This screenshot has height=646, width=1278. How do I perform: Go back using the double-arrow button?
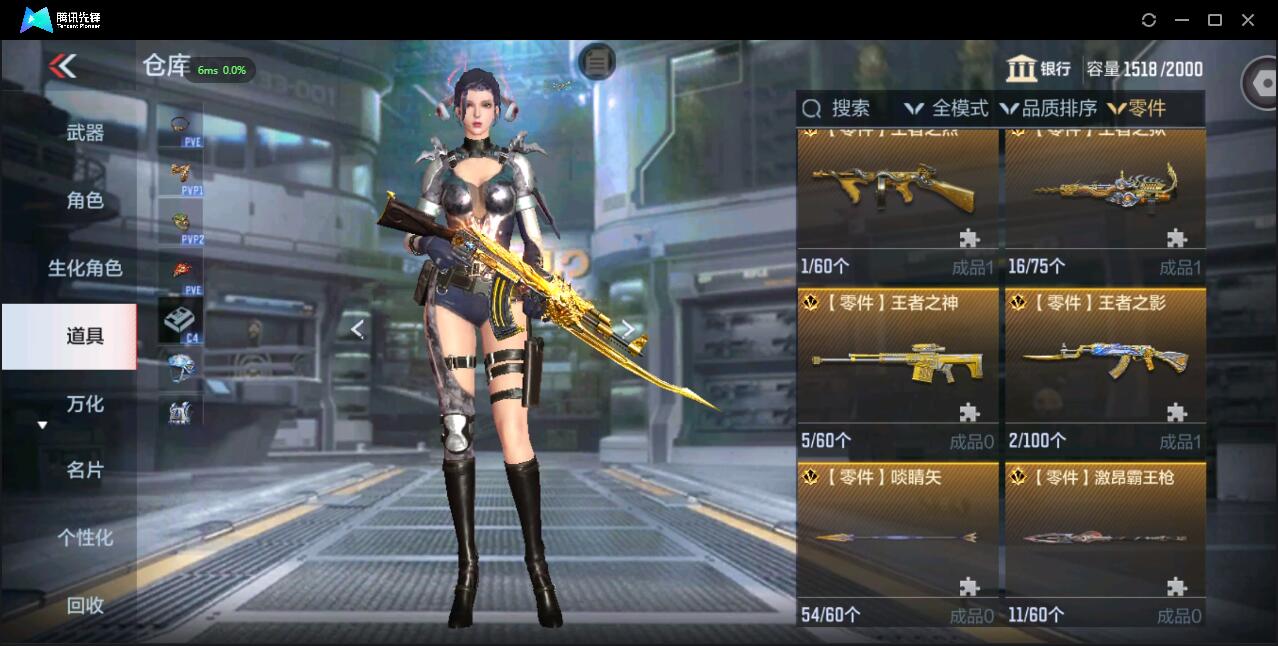[x=62, y=66]
